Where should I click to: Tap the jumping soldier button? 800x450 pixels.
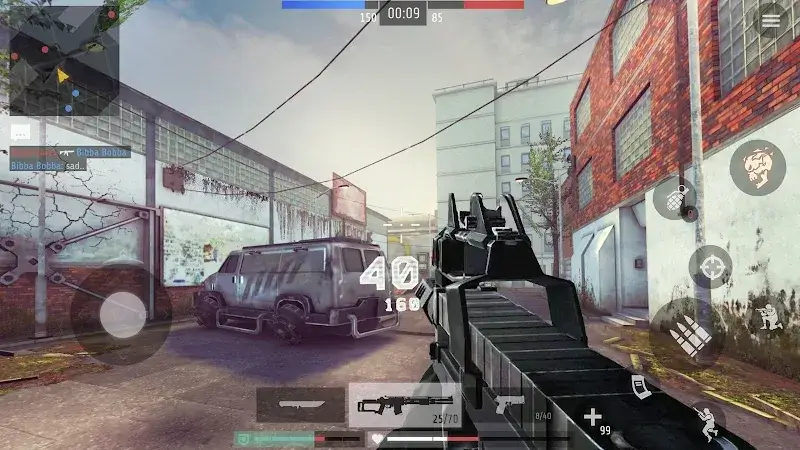click(x=708, y=420)
